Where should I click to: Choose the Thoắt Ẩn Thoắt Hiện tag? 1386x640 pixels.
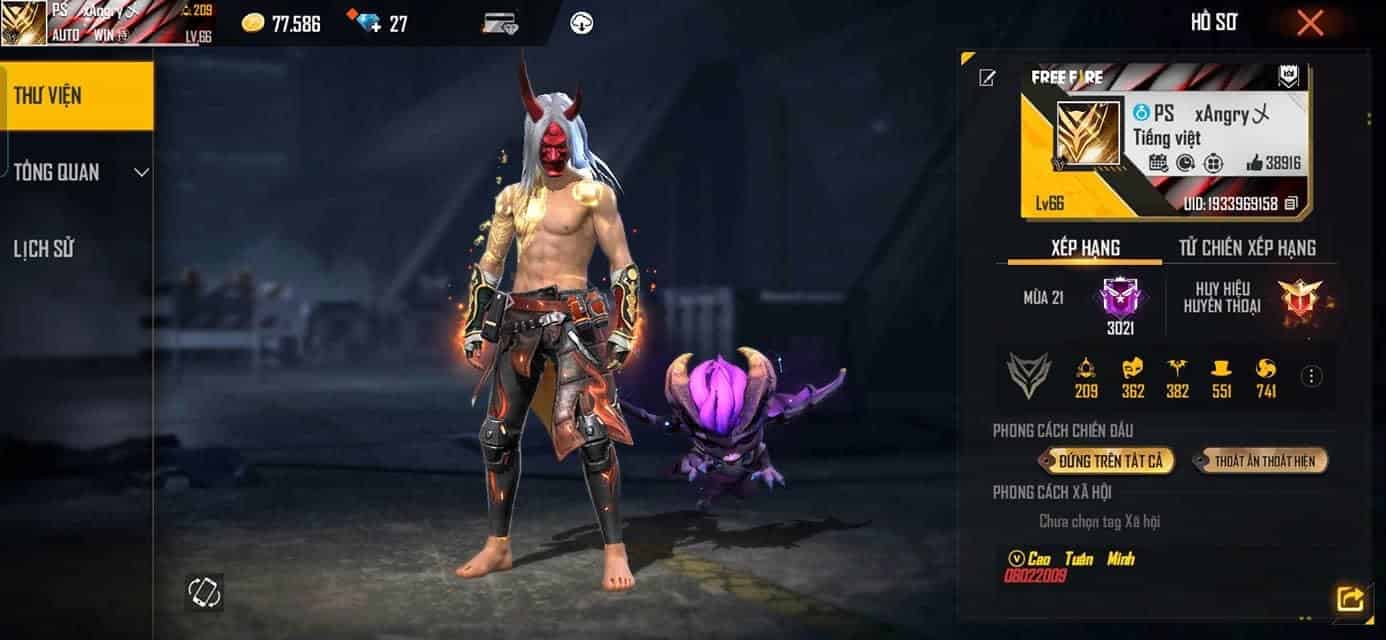(x=1261, y=461)
